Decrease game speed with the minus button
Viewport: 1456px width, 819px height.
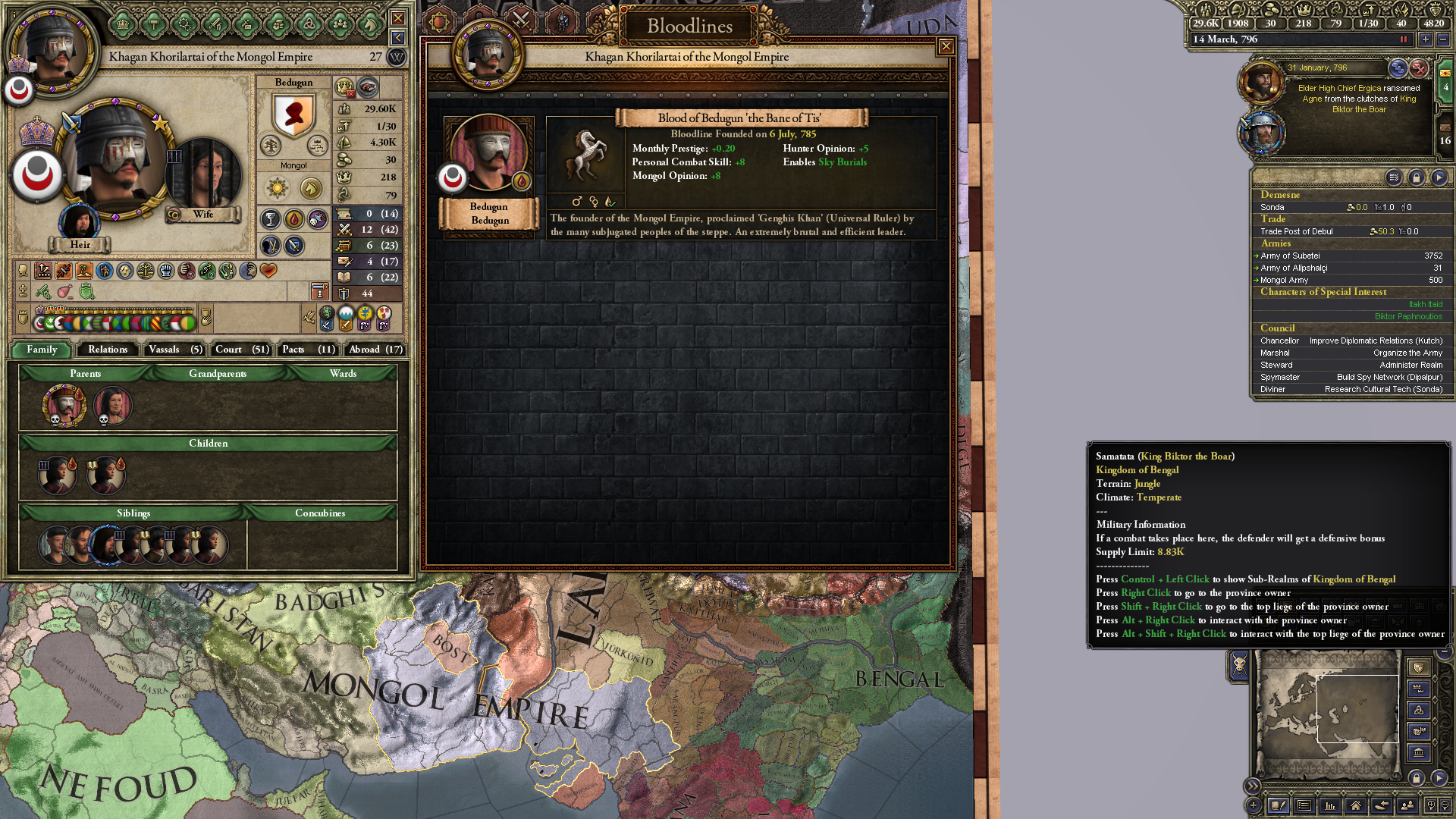pos(1442,39)
